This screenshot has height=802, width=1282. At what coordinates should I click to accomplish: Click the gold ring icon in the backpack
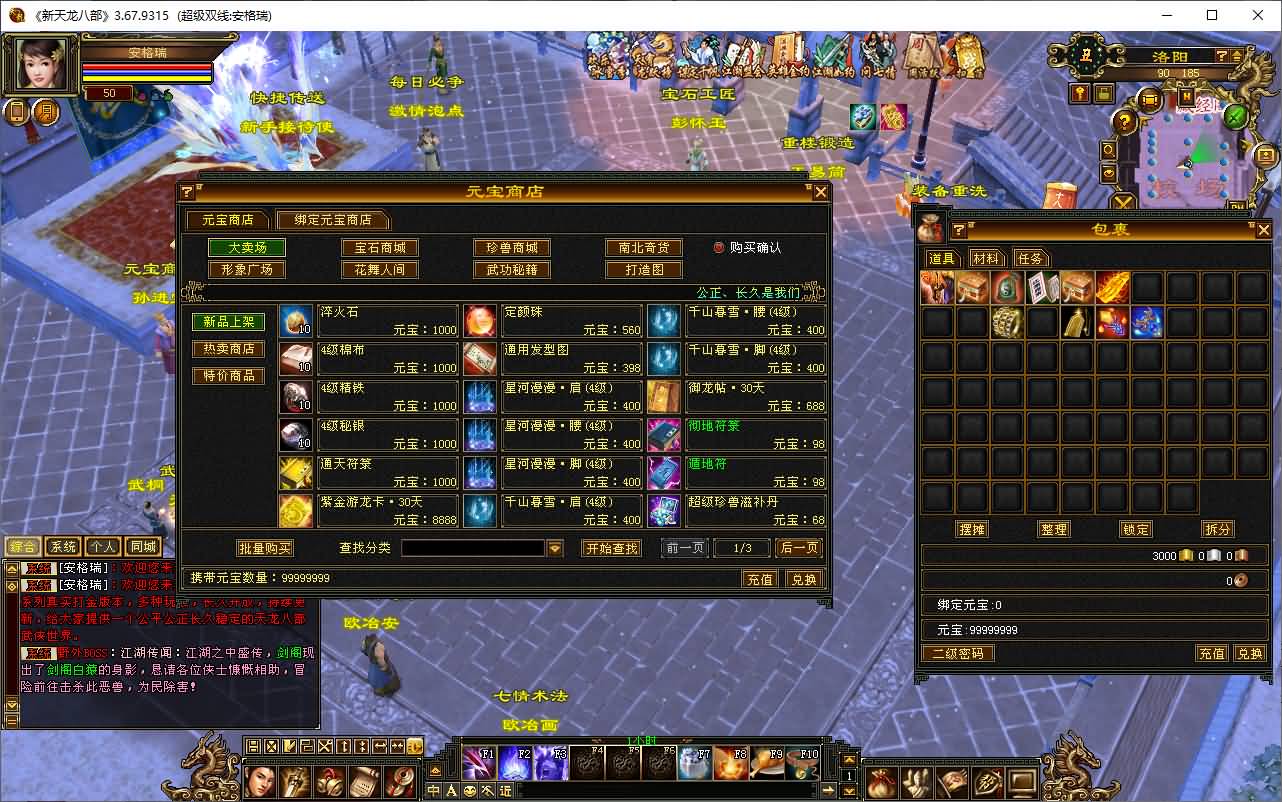pos(1007,321)
